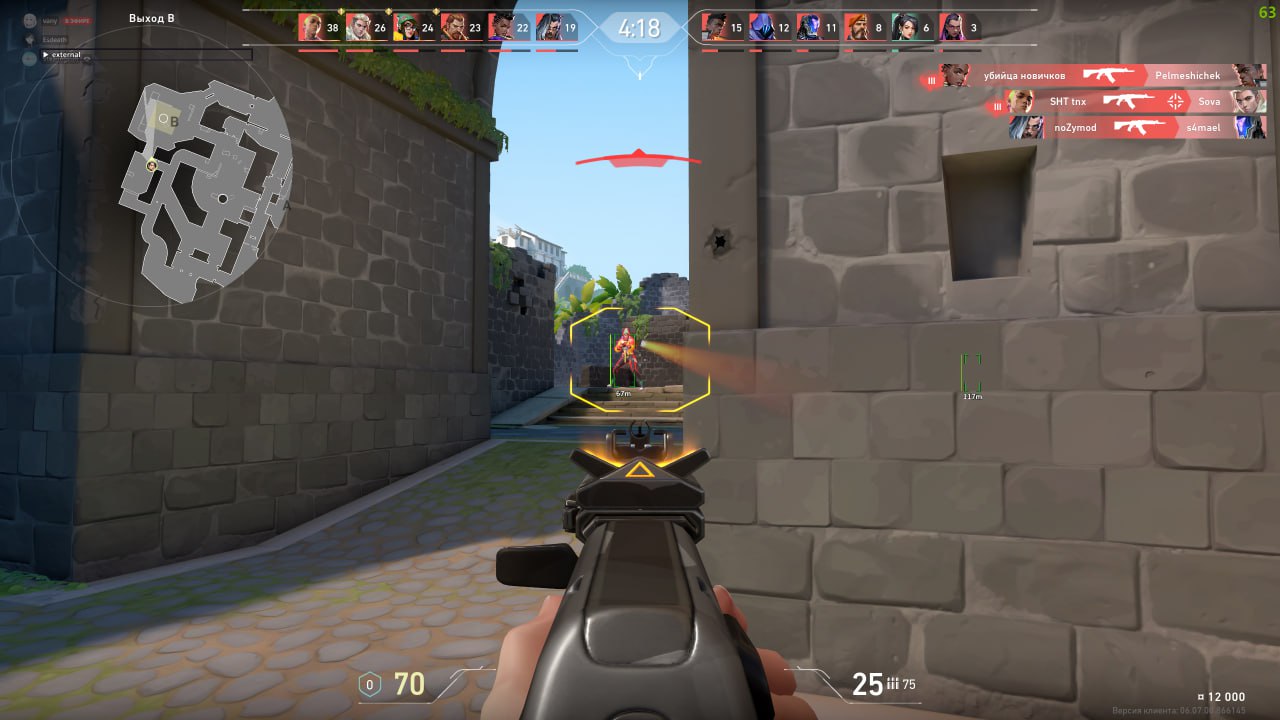Click убийца новичков's agent avatar in the killfeed
1280x720 pixels.
[953, 75]
